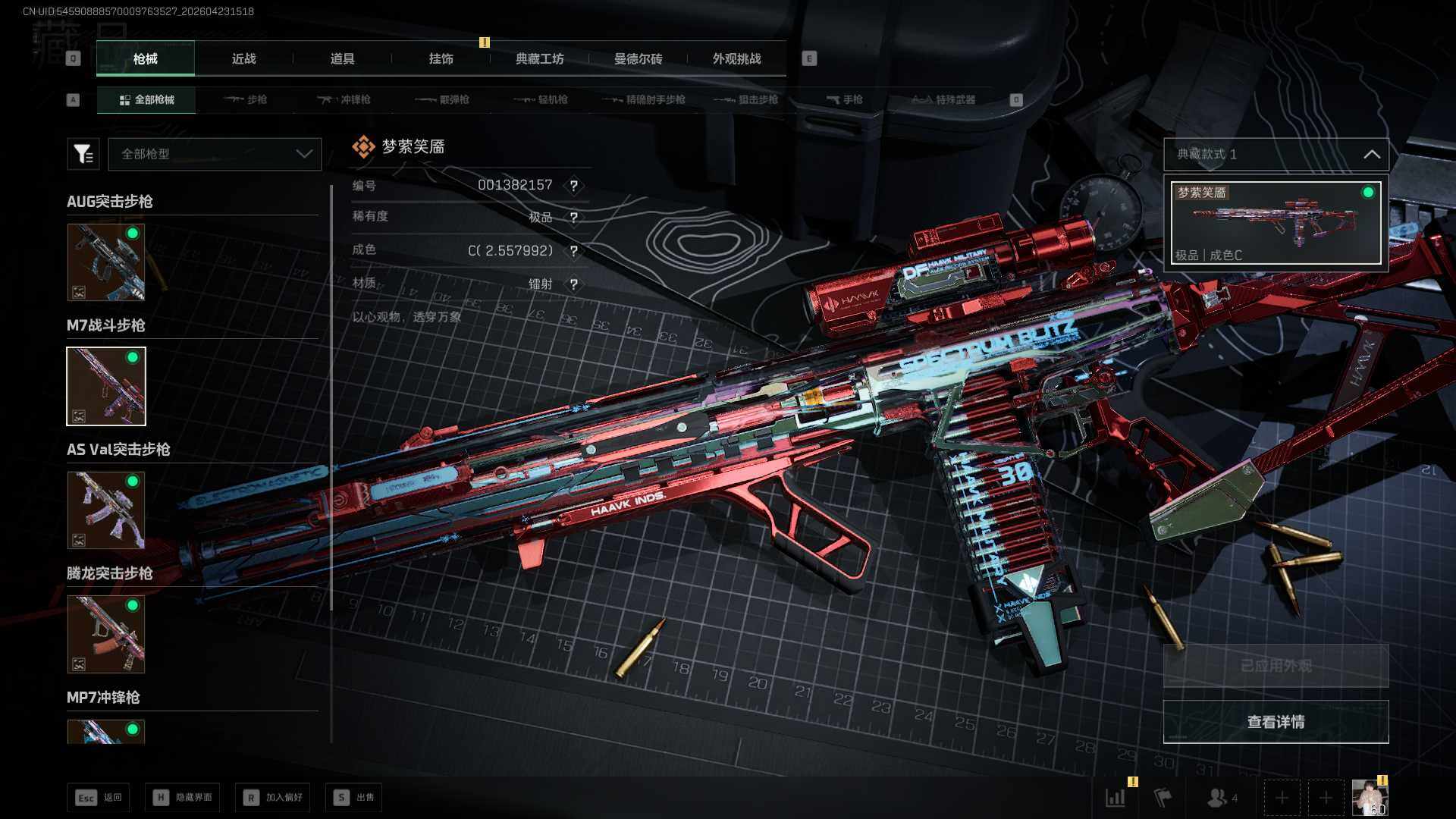The image size is (1456, 819).
Task: Switch to the 近战 melee tab
Action: point(243,59)
